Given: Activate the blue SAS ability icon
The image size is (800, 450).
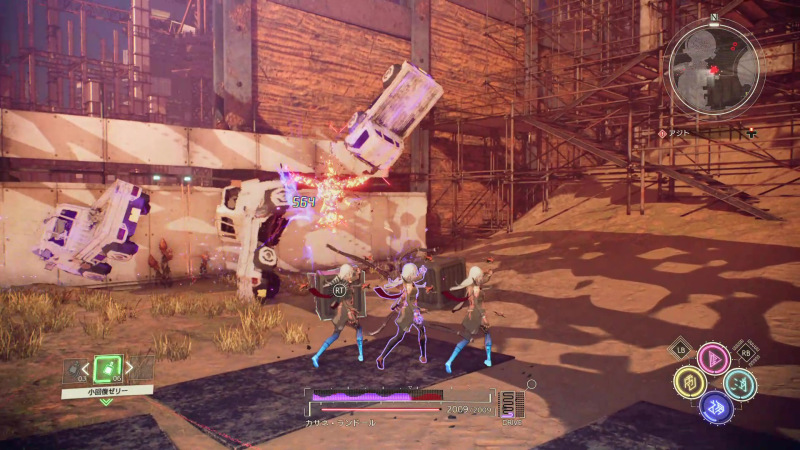Looking at the screenshot, I should click(715, 406).
